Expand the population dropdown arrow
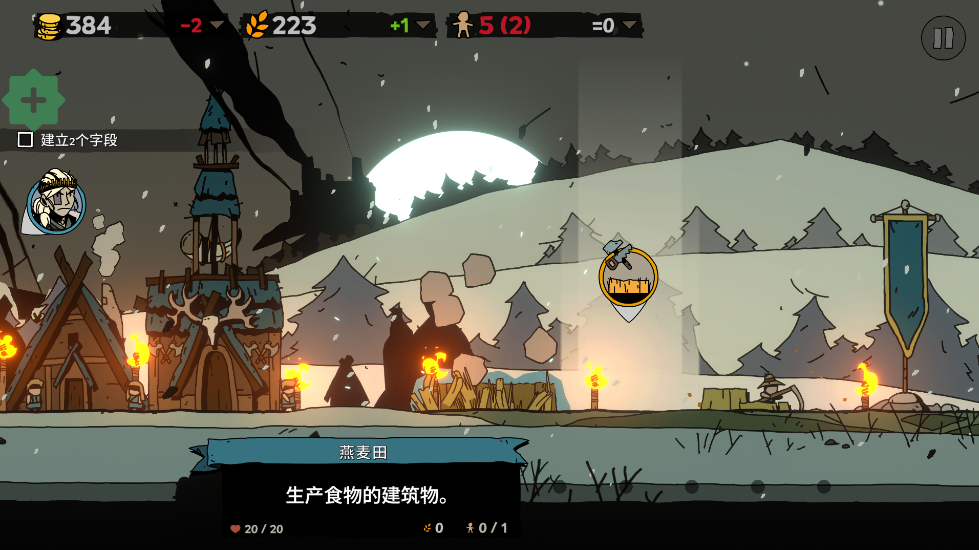The width and height of the screenshot is (979, 550). pos(629,25)
